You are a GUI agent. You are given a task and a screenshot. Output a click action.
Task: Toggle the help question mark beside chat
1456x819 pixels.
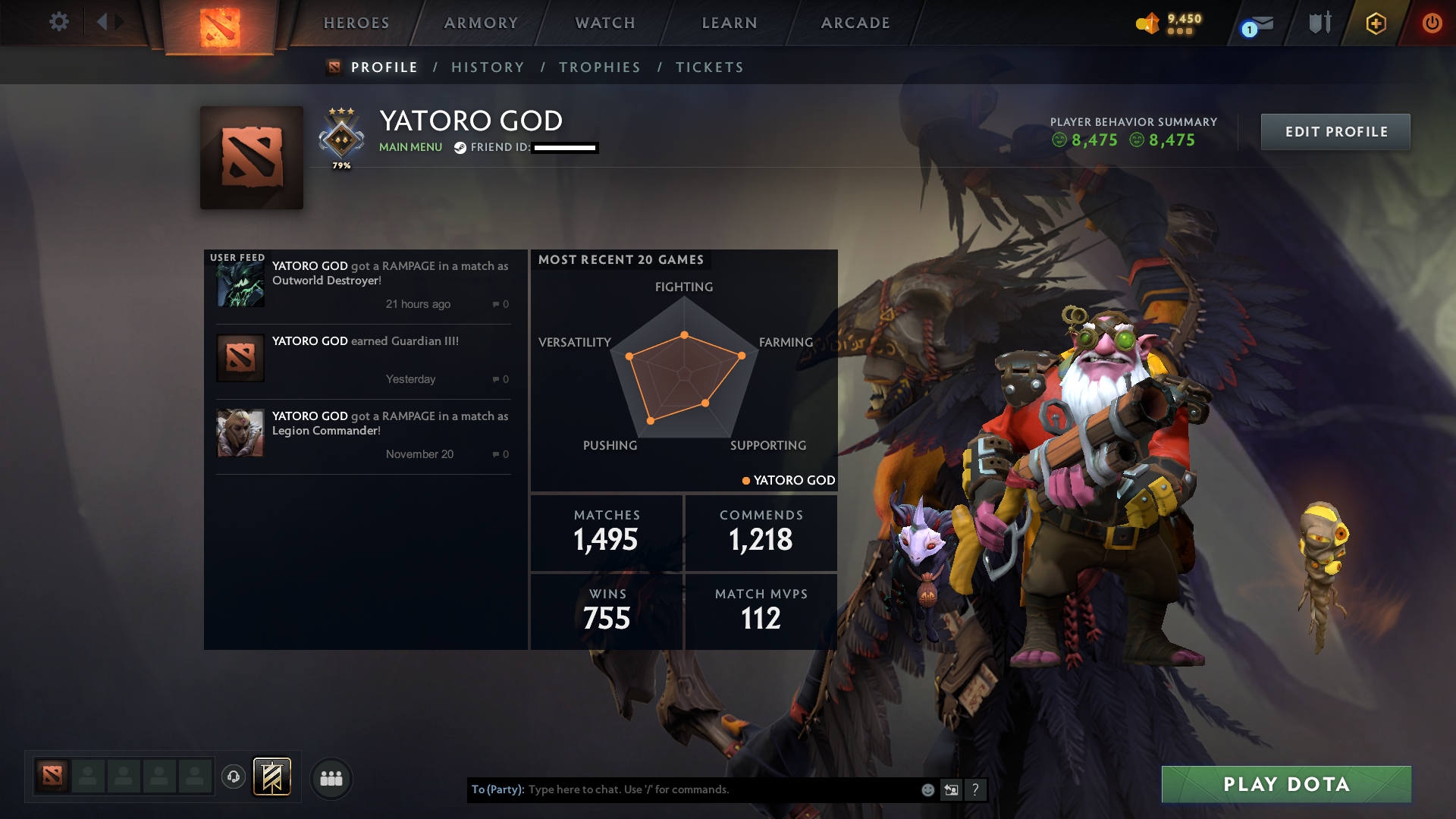976,789
